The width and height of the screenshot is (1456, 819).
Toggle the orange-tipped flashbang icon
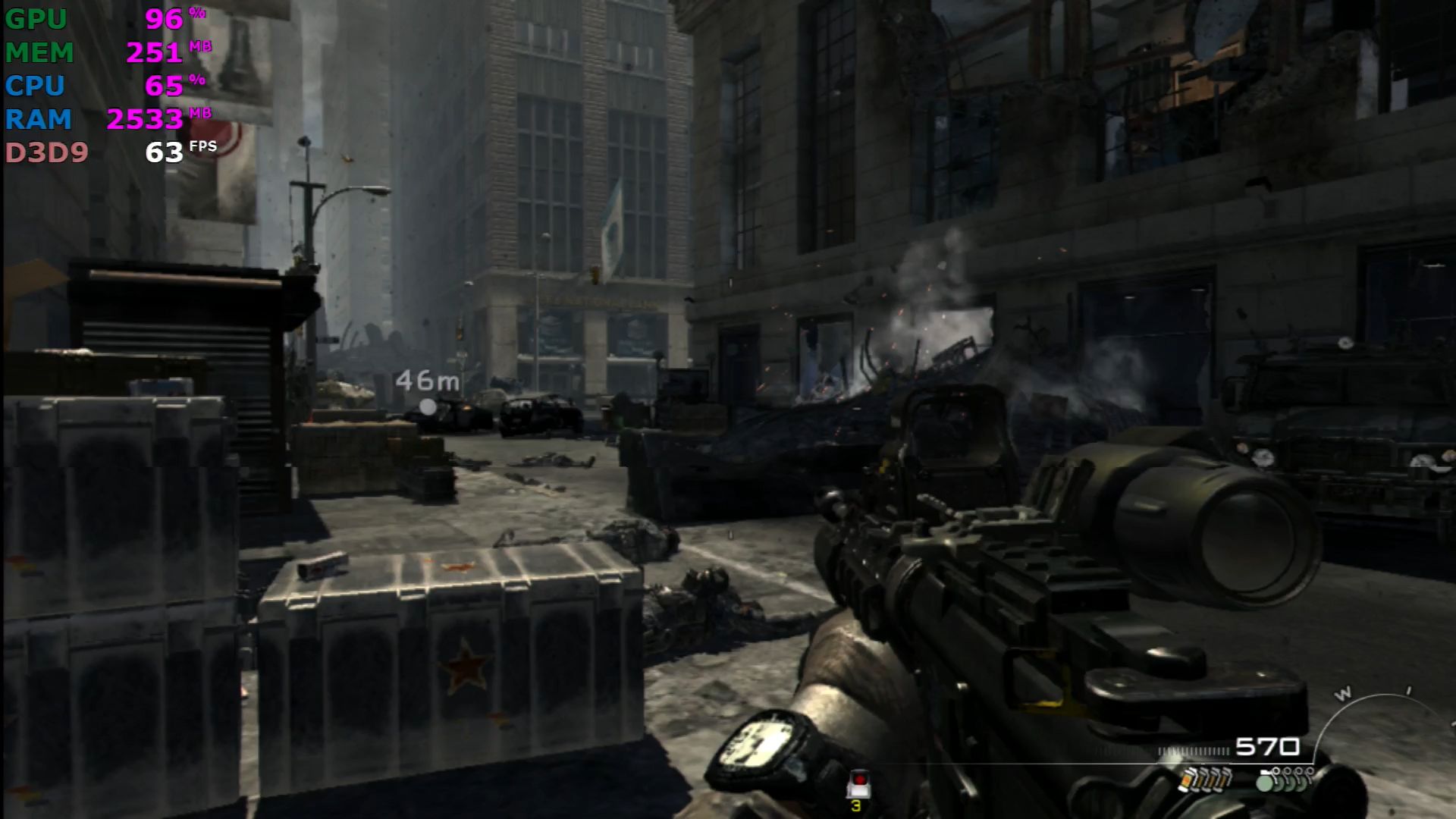pyautogui.click(x=1187, y=782)
